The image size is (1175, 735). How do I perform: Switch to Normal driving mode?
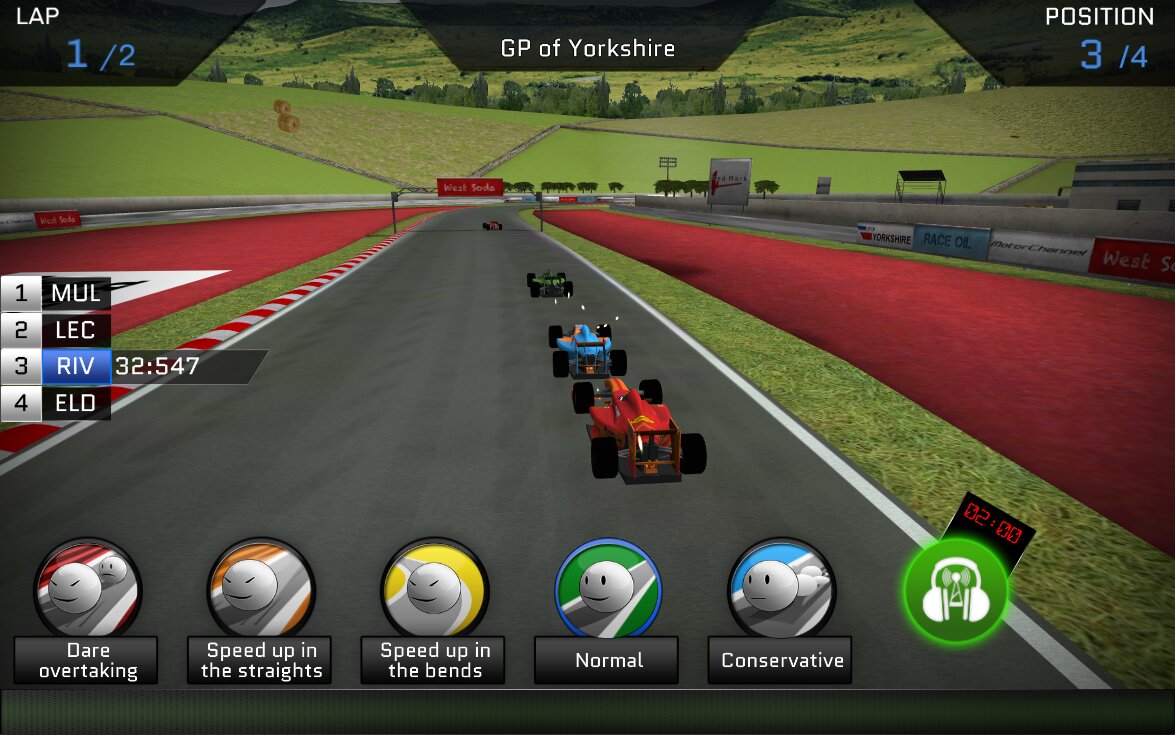pos(608,592)
